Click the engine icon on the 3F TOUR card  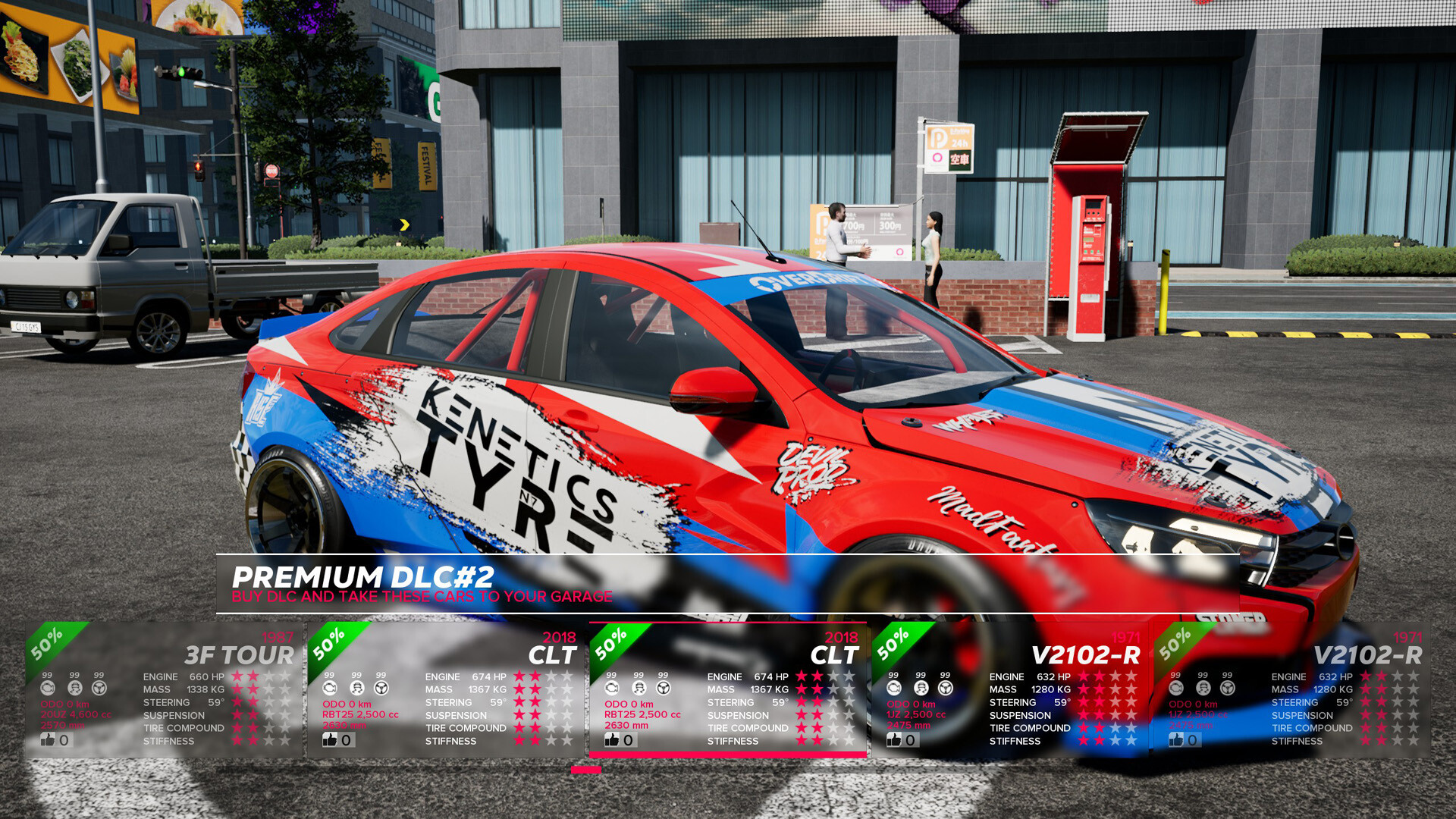[x=47, y=688]
